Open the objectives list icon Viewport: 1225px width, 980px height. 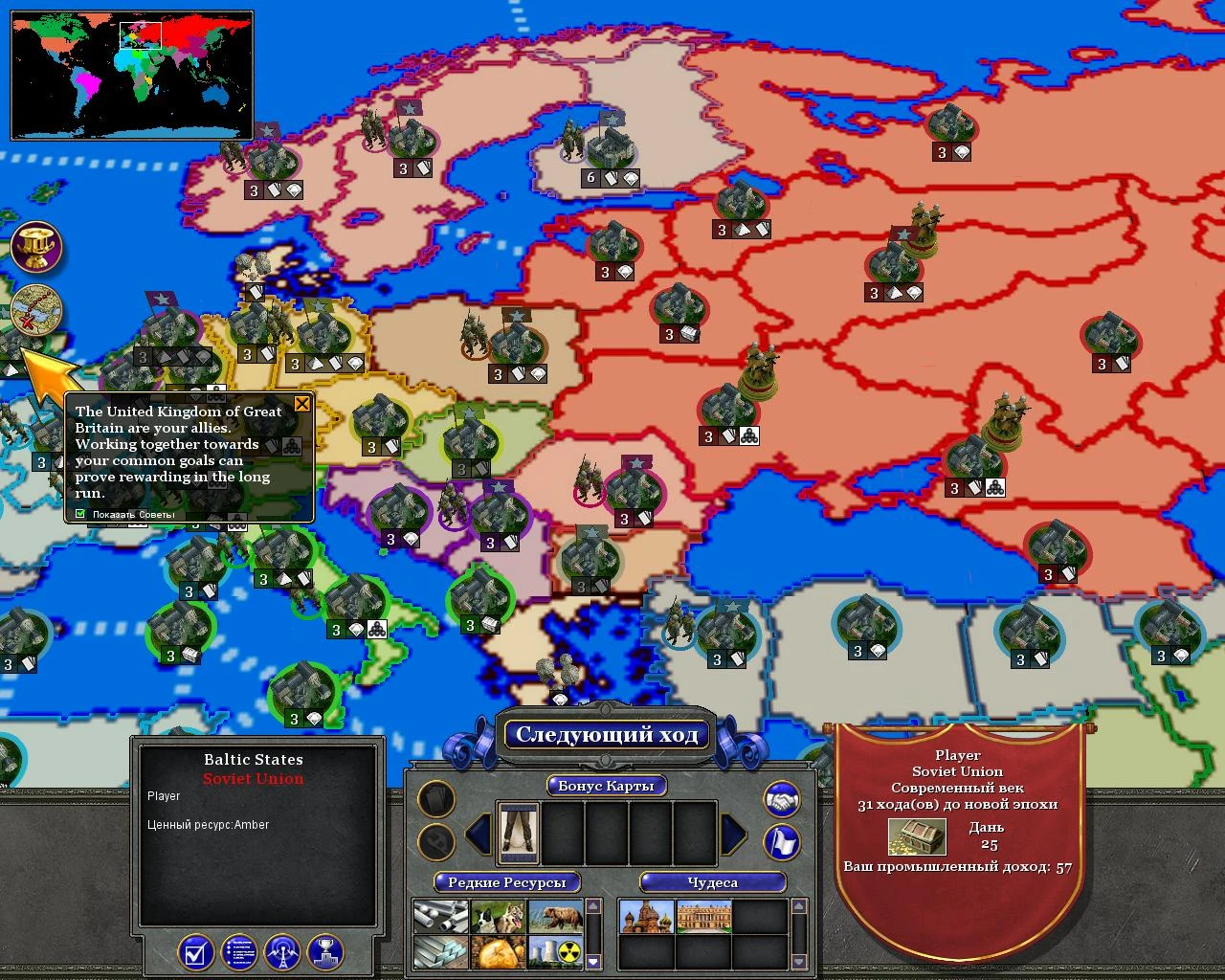point(238,949)
